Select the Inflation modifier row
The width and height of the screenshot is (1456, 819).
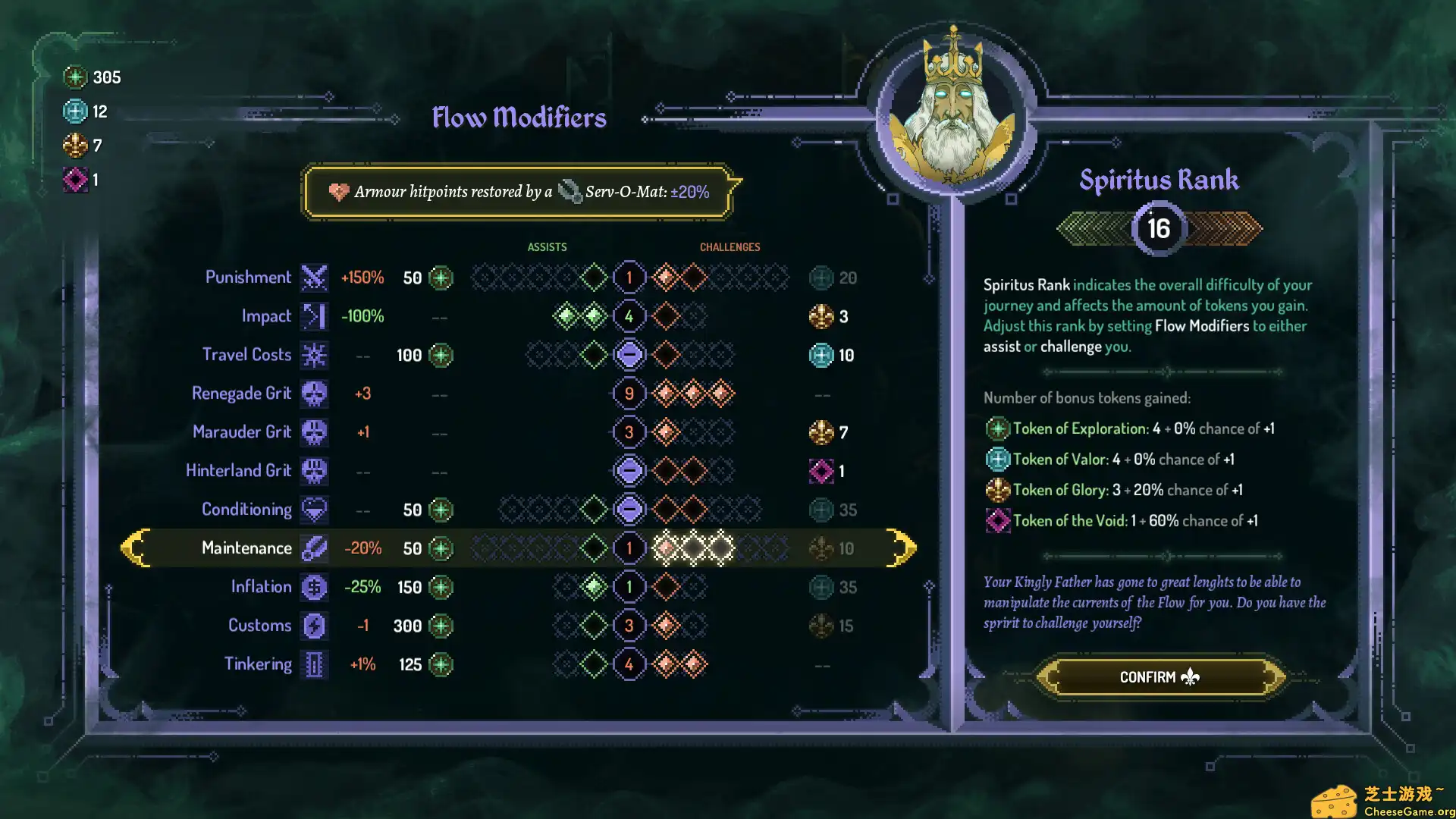point(261,587)
